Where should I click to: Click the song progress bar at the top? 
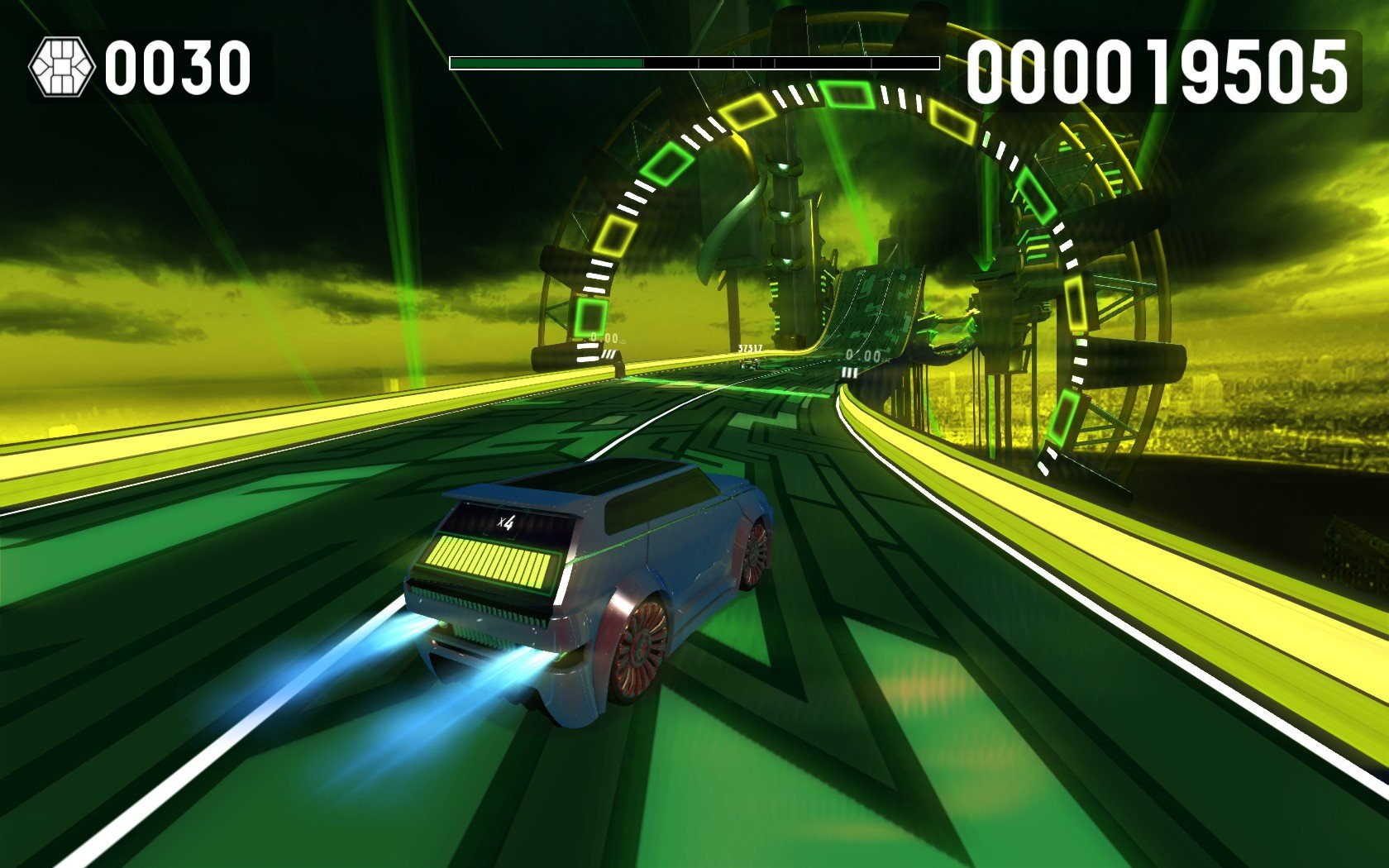[x=694, y=60]
